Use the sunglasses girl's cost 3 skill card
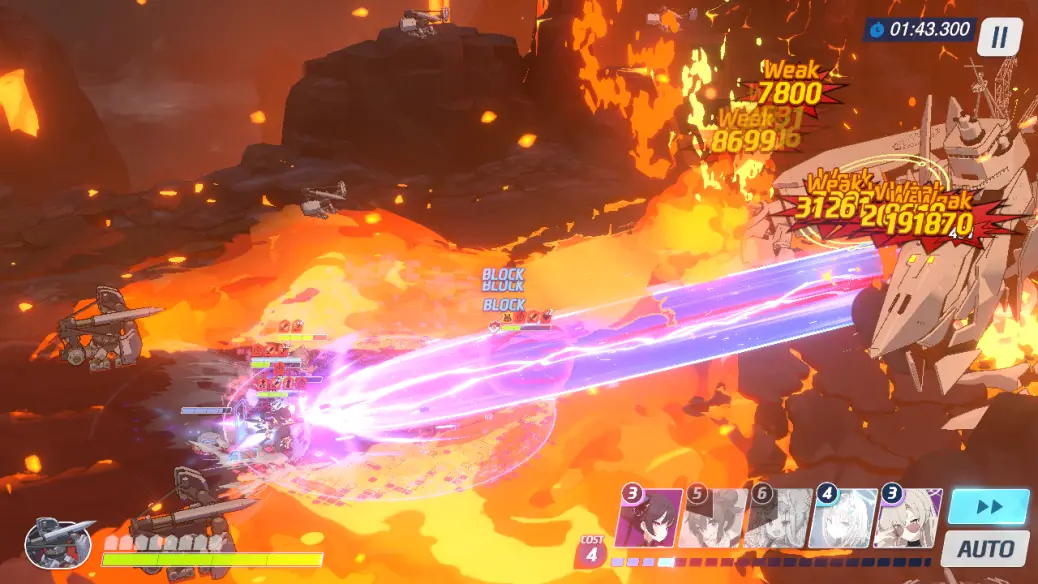Screen dimensions: 1038x584 point(906,519)
